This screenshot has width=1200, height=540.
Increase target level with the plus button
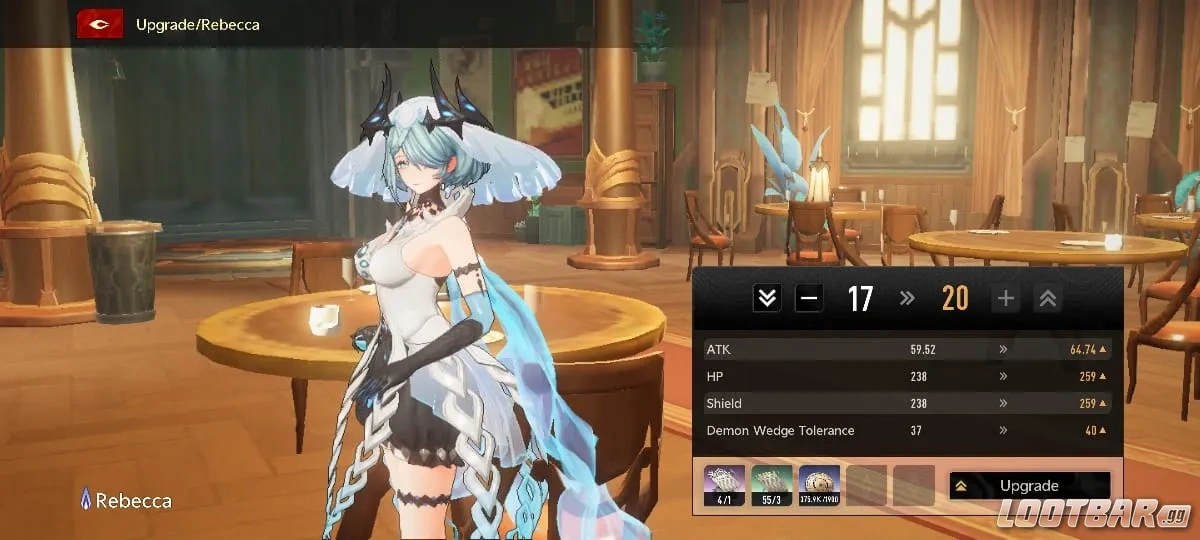click(x=1005, y=298)
